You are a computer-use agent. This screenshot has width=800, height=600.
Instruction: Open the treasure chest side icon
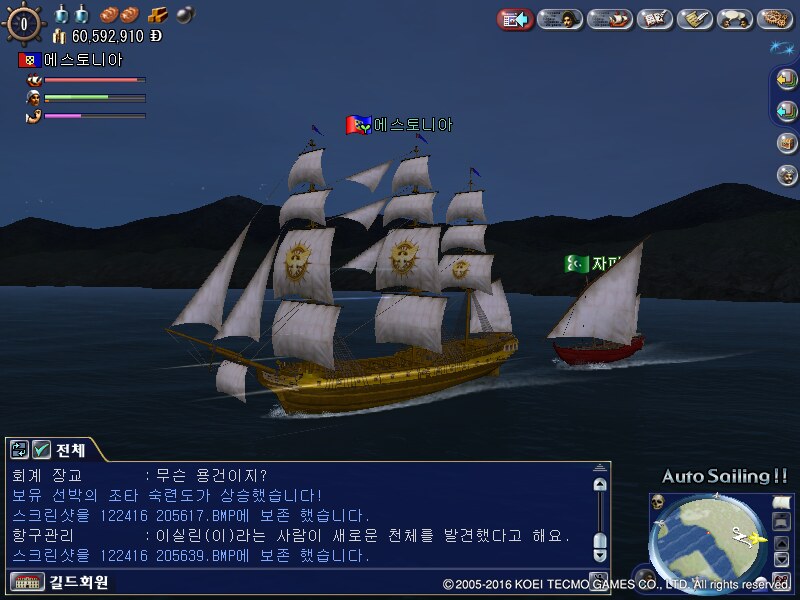tap(787, 142)
